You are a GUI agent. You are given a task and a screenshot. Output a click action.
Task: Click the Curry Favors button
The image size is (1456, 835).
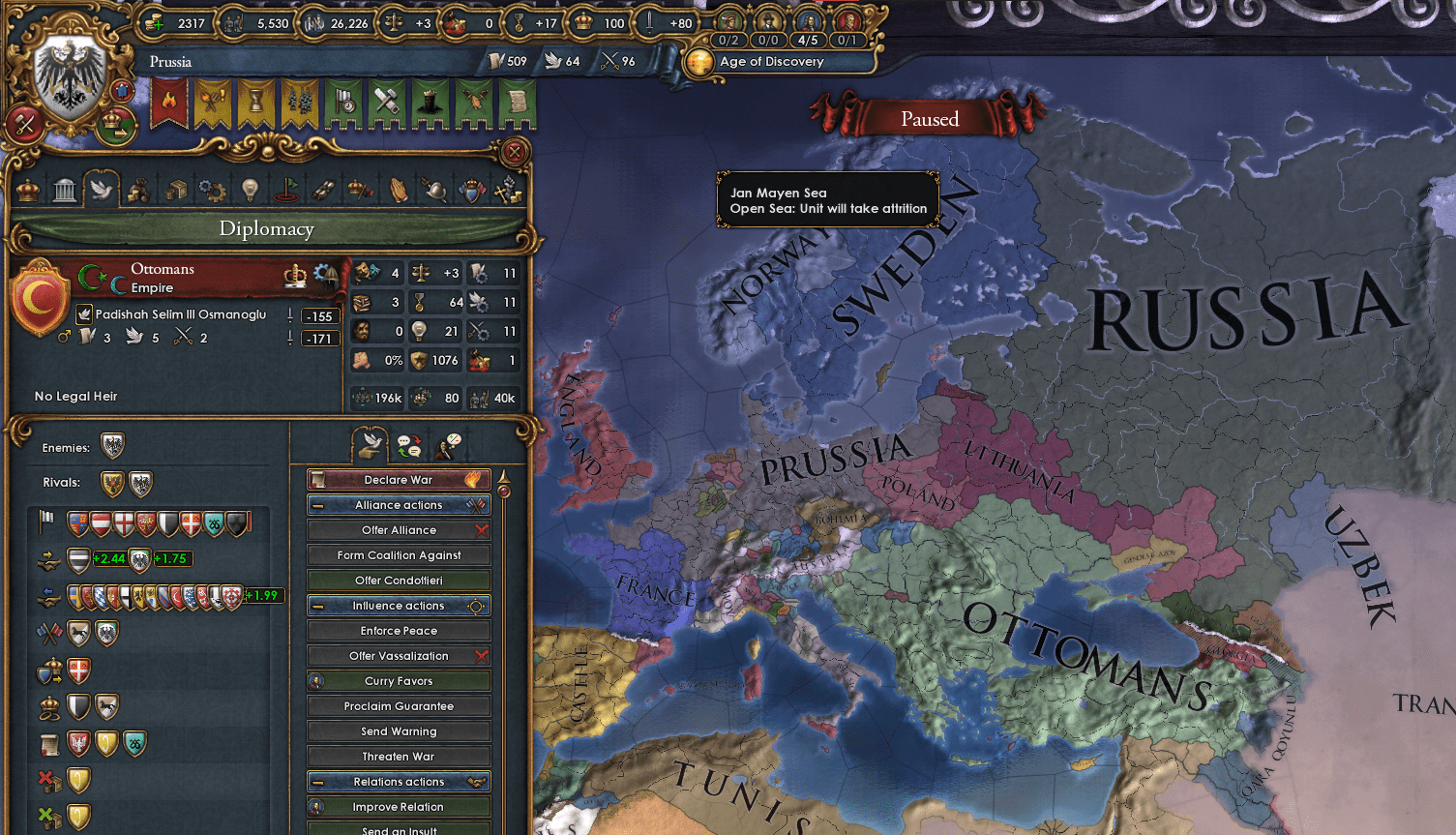[398, 680]
